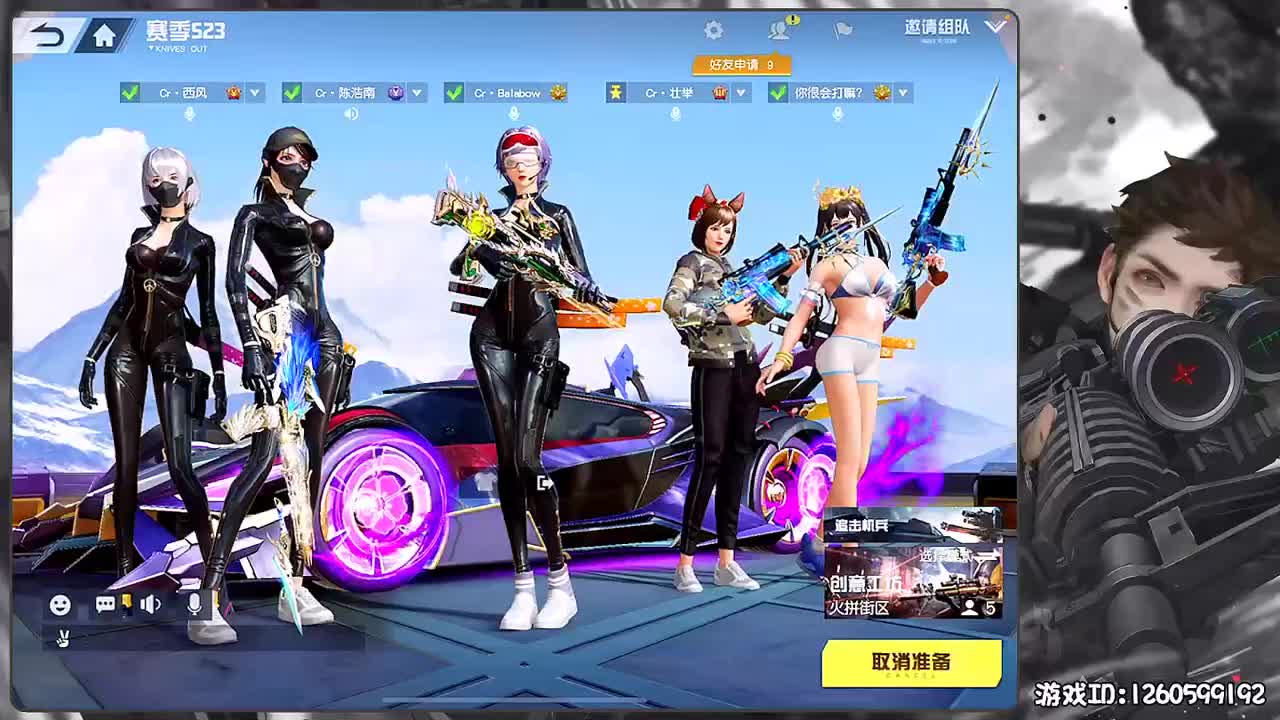Click the Home icon at top left

click(x=106, y=32)
